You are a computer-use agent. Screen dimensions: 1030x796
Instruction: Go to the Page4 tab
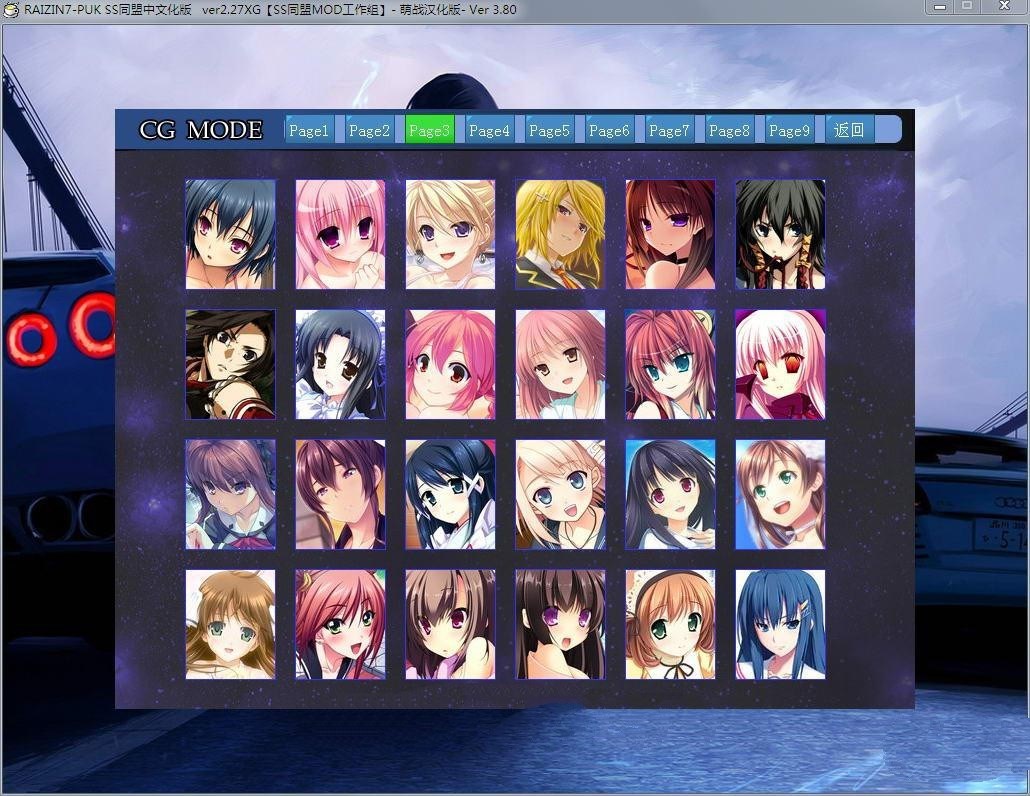489,130
